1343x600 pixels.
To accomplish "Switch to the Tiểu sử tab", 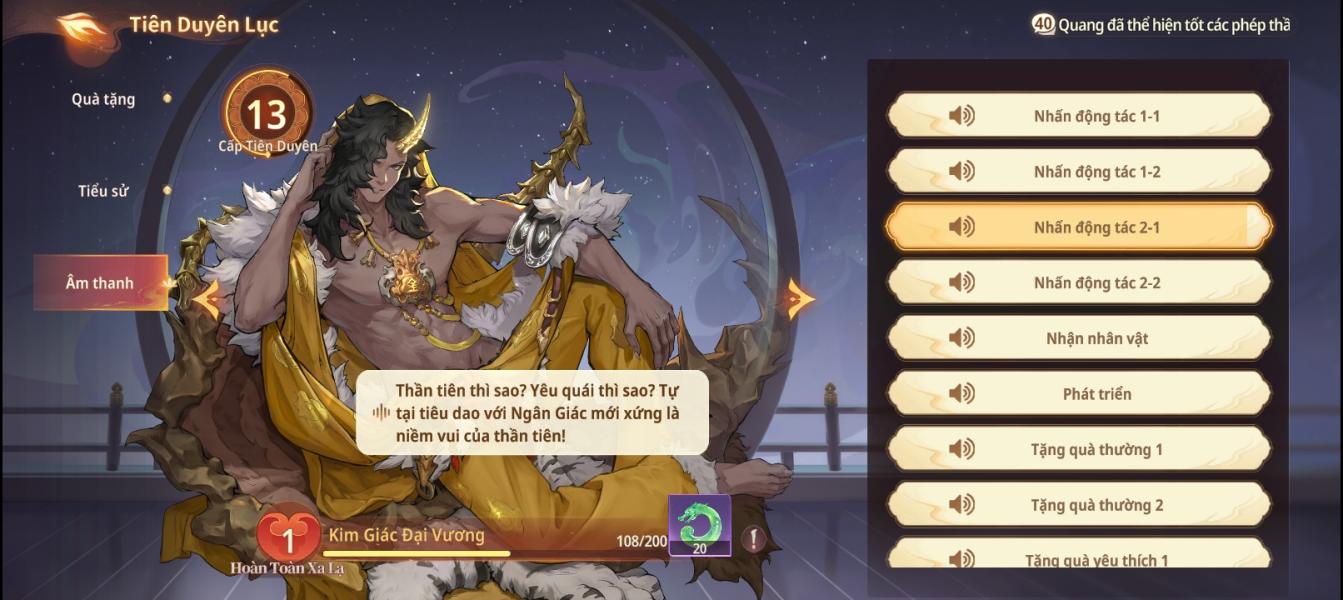I will (x=104, y=191).
